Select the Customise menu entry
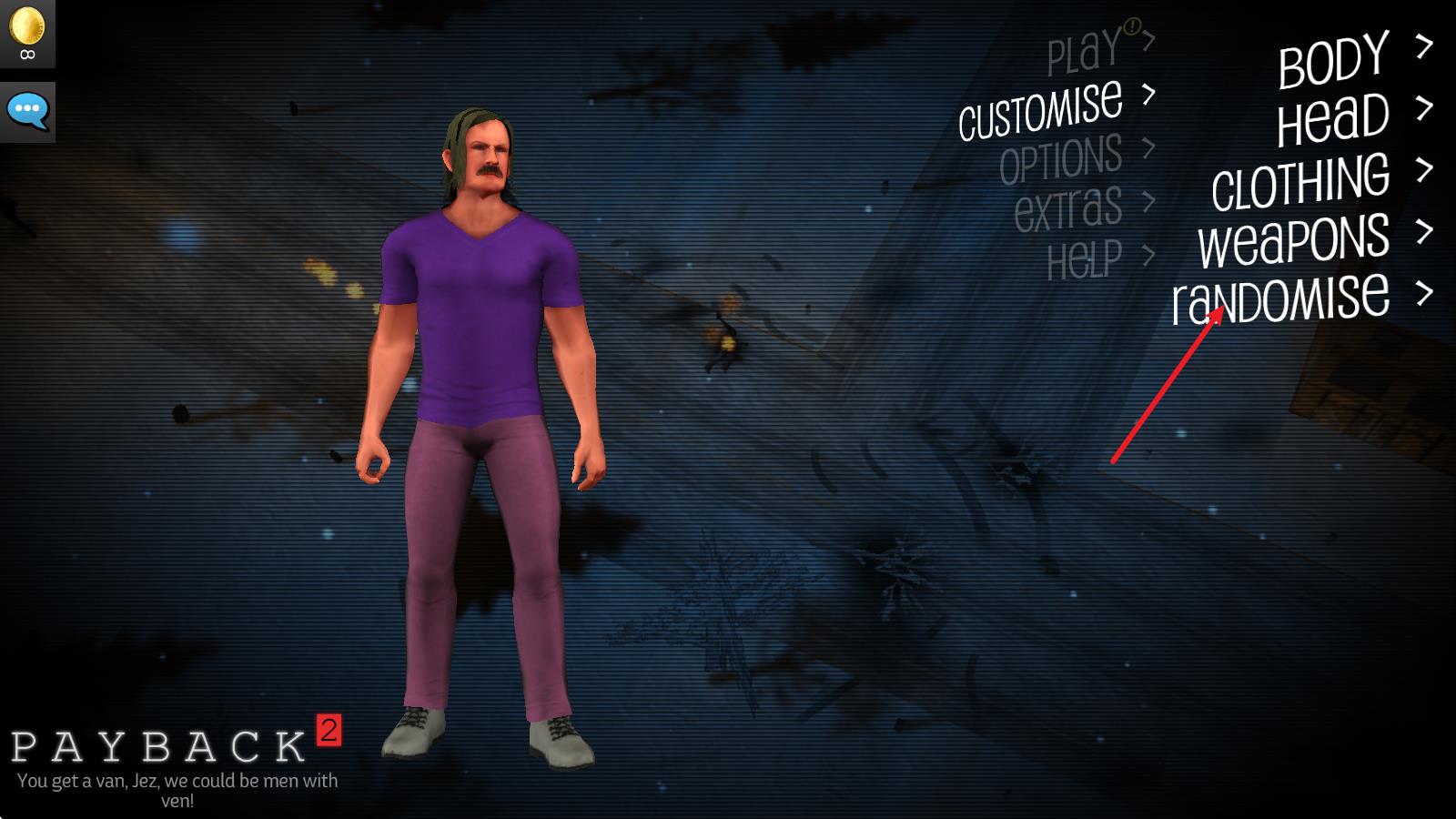Viewport: 1456px width, 819px height. 1041,108
